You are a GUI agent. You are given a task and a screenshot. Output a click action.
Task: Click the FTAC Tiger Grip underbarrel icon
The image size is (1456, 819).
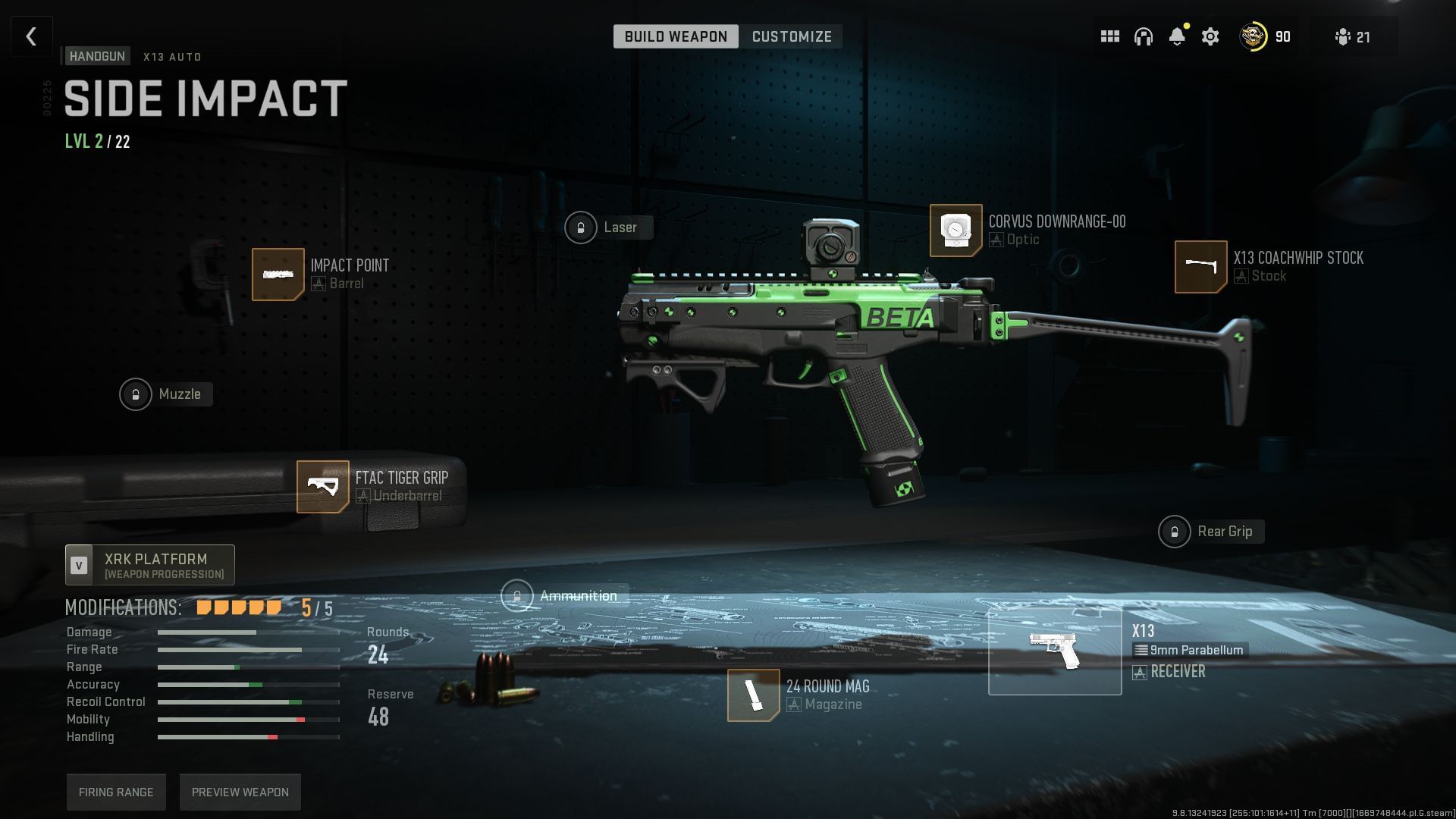click(x=322, y=486)
